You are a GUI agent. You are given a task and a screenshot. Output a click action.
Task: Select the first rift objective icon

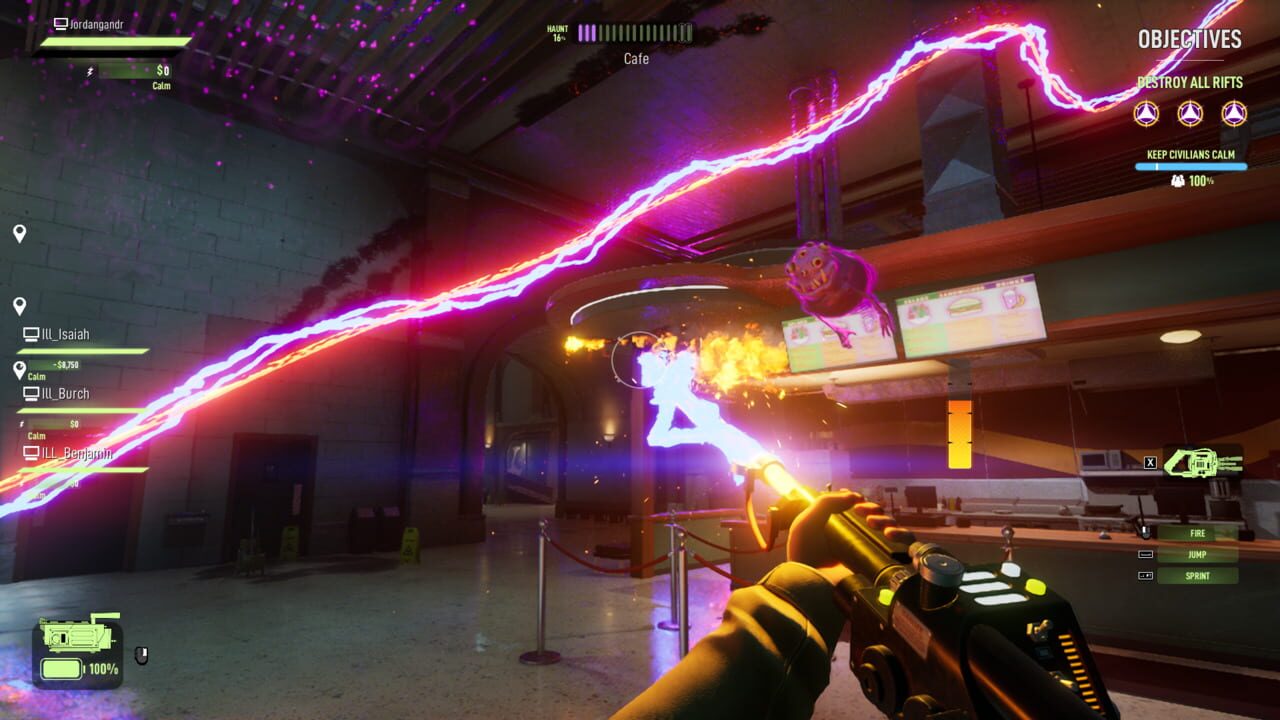[1149, 114]
